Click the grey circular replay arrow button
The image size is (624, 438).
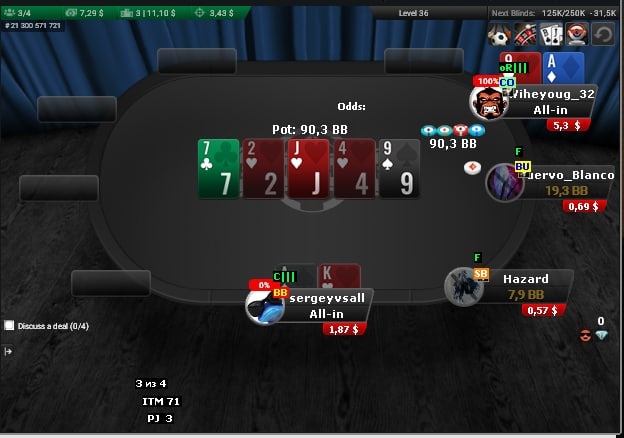603,35
